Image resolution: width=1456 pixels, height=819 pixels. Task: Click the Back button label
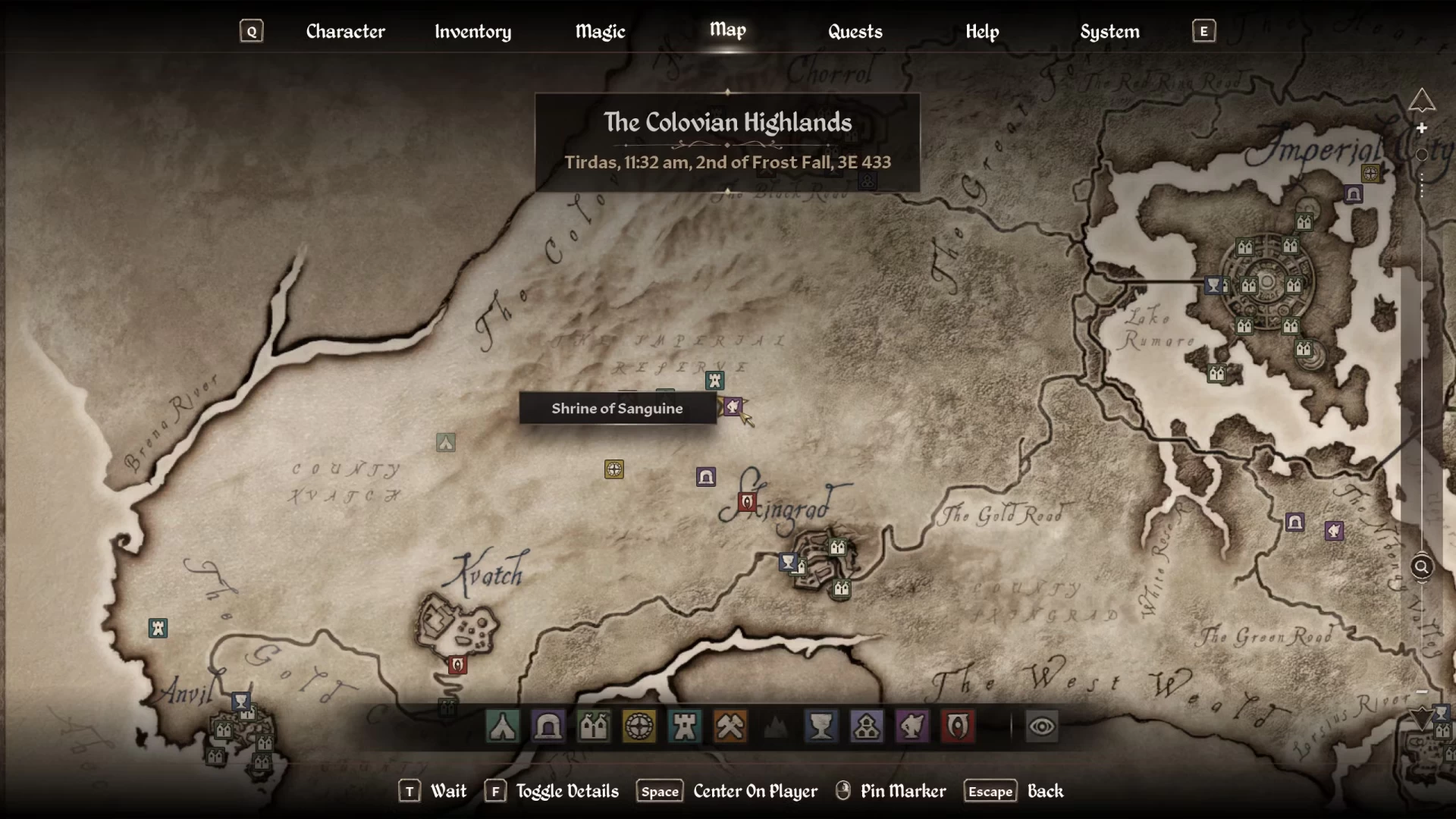[1045, 791]
